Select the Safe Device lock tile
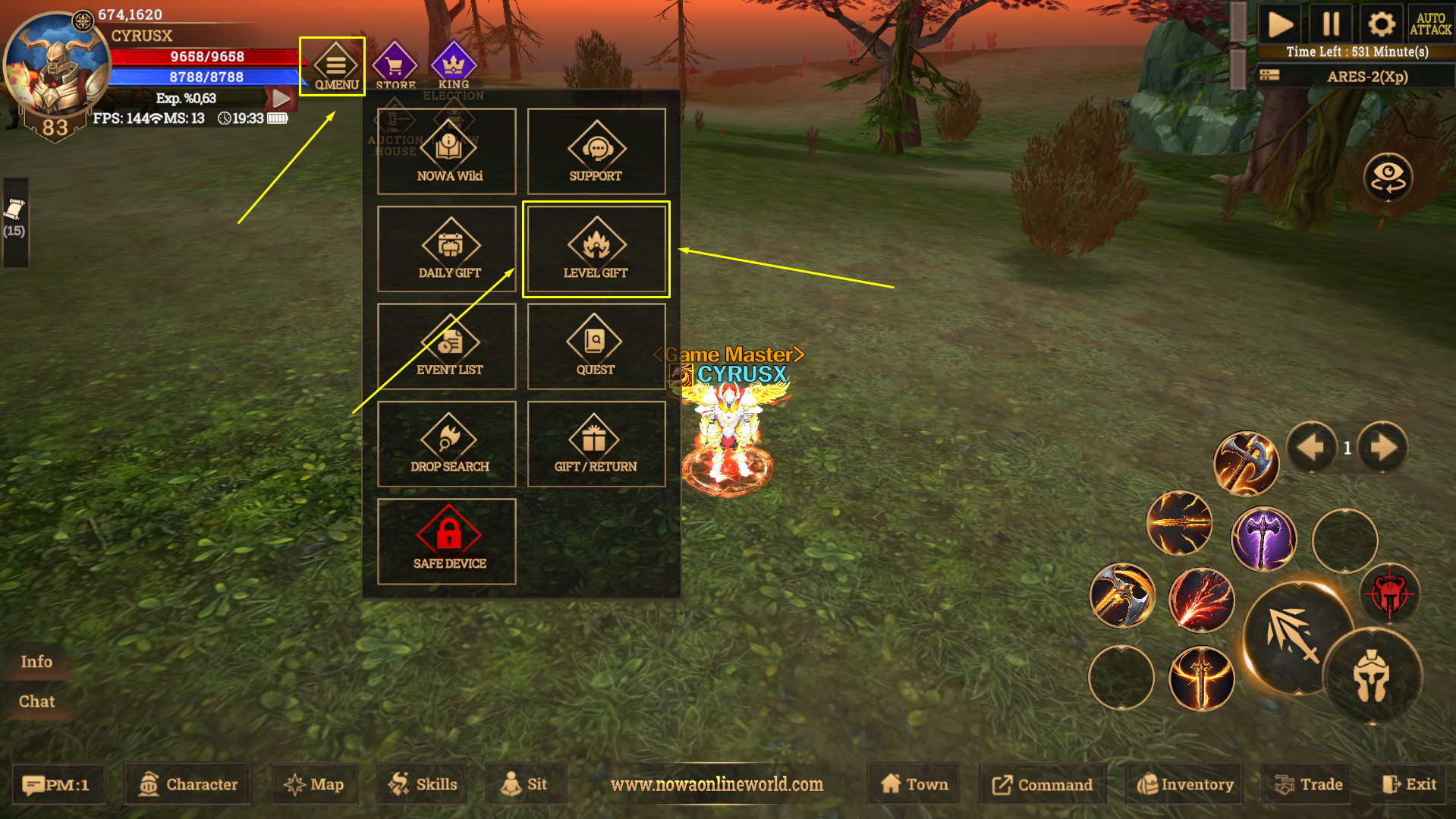The width and height of the screenshot is (1456, 819). 447,541
